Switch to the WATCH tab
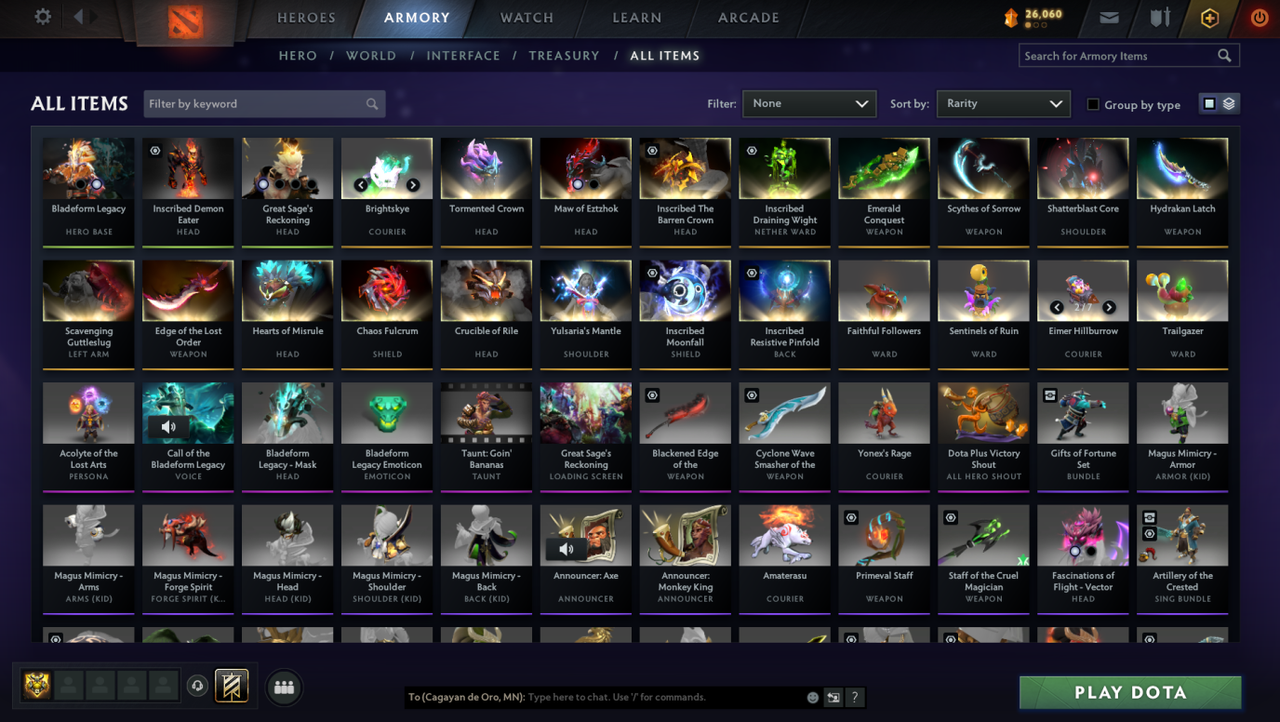This screenshot has width=1280, height=722. click(527, 17)
